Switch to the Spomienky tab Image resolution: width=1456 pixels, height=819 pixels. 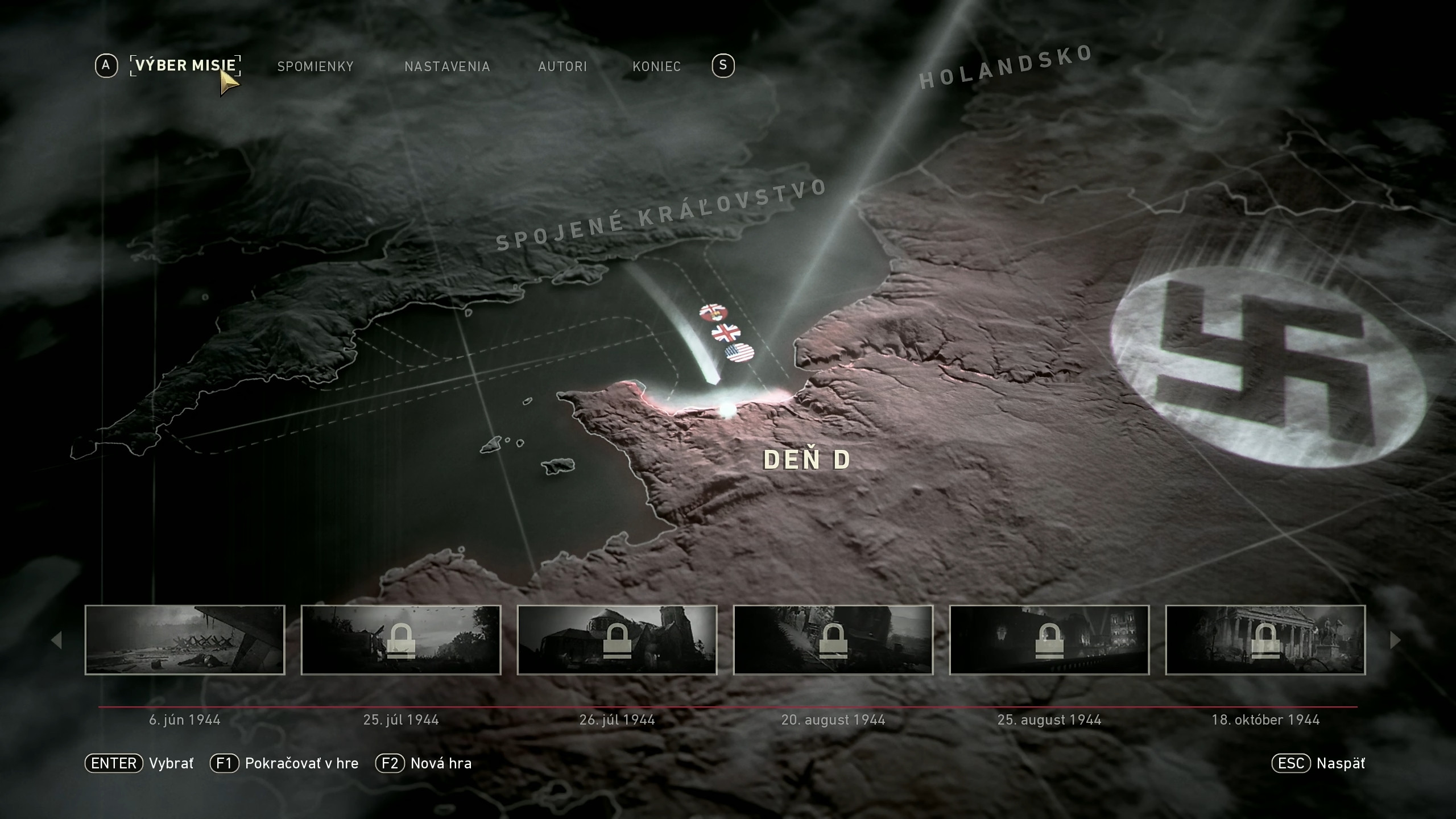(x=315, y=67)
